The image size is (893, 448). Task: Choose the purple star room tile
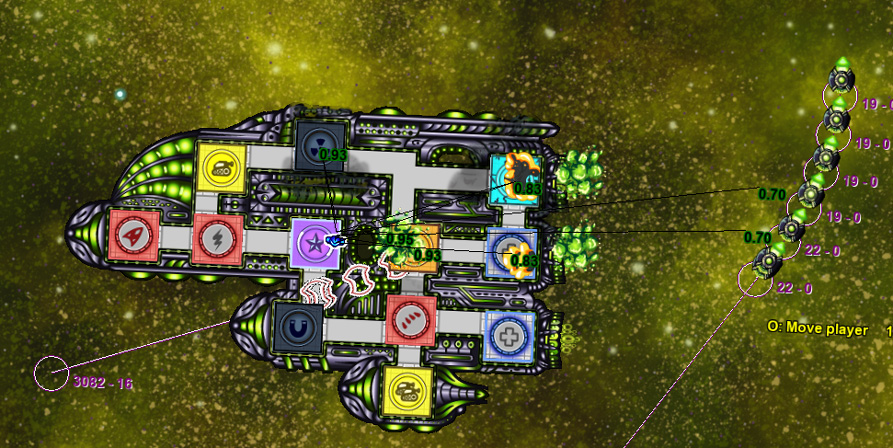[315, 244]
